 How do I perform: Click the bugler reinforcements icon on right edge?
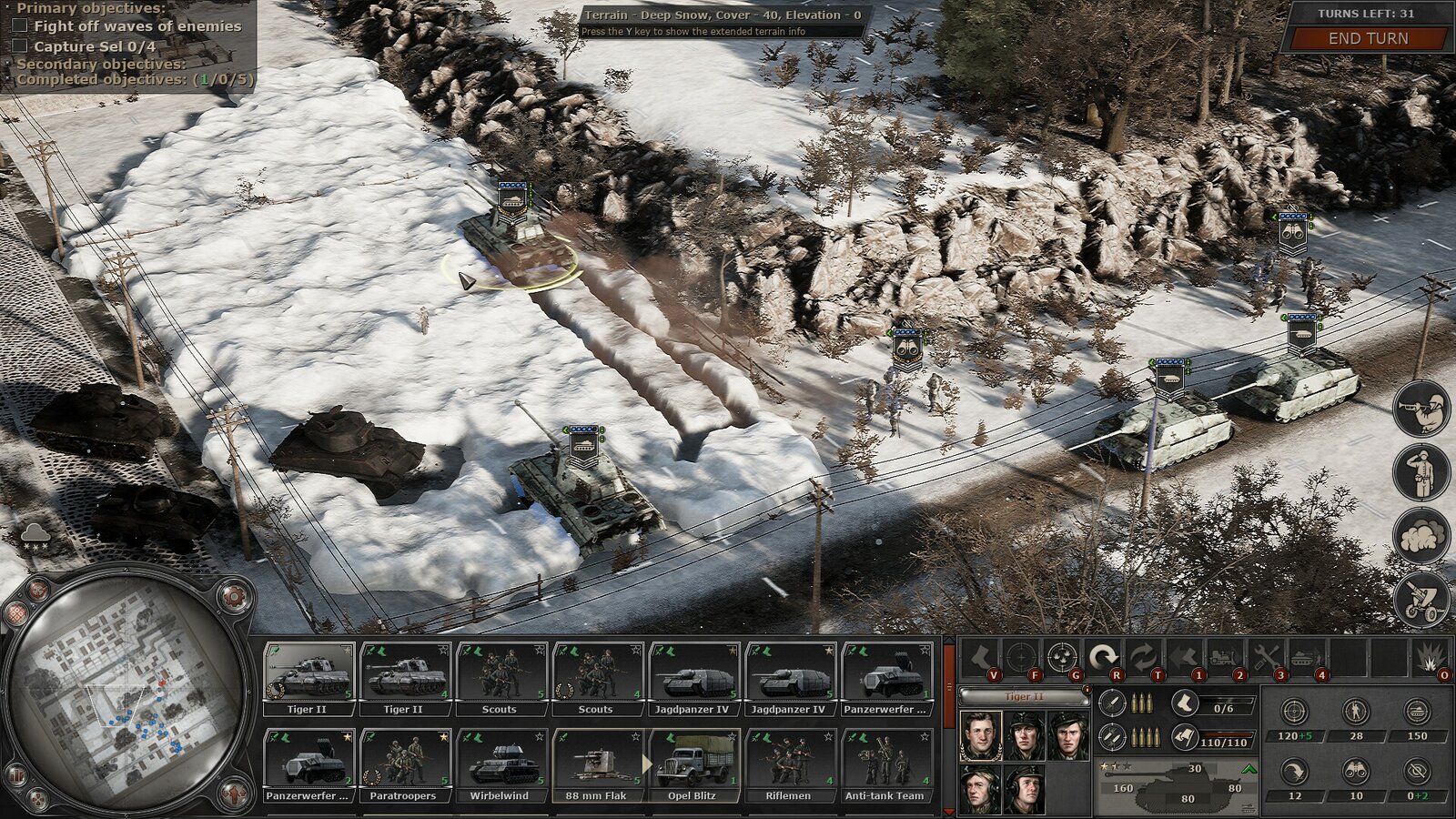pyautogui.click(x=1420, y=412)
